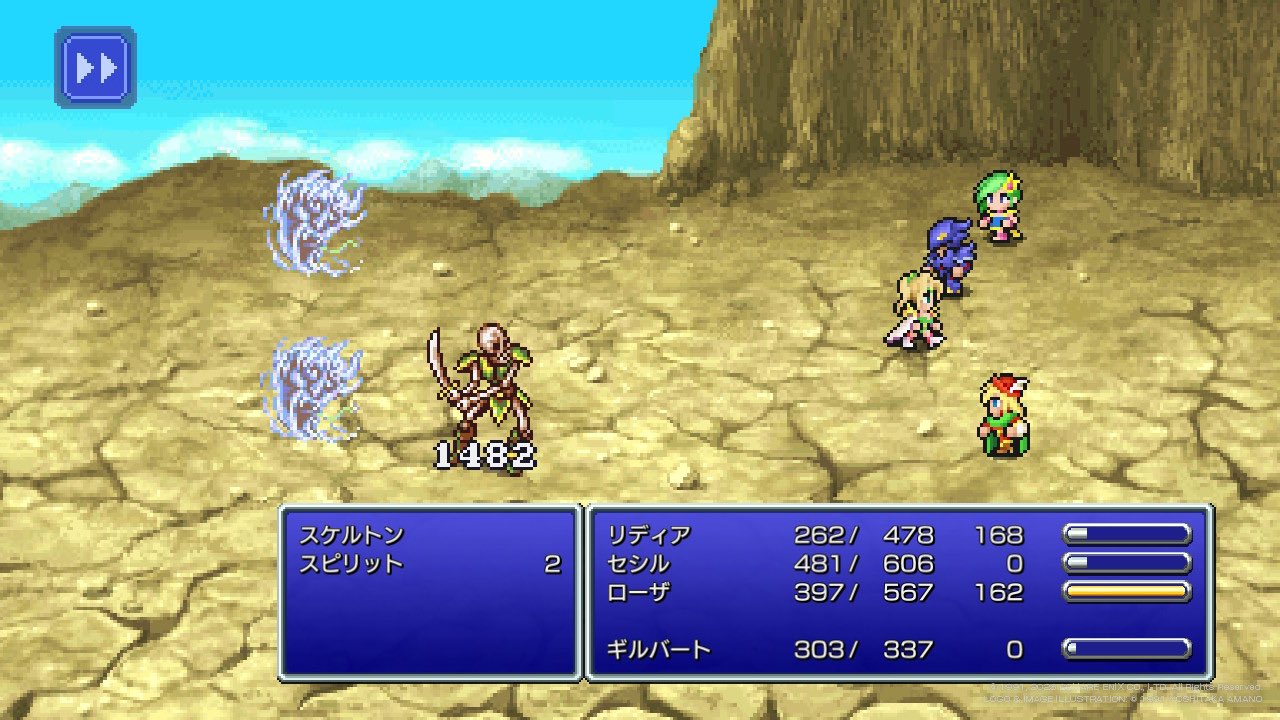Viewport: 1280px width, 720px height.
Task: Click ローザ's full yellow ATB gauge
Action: click(1128, 592)
